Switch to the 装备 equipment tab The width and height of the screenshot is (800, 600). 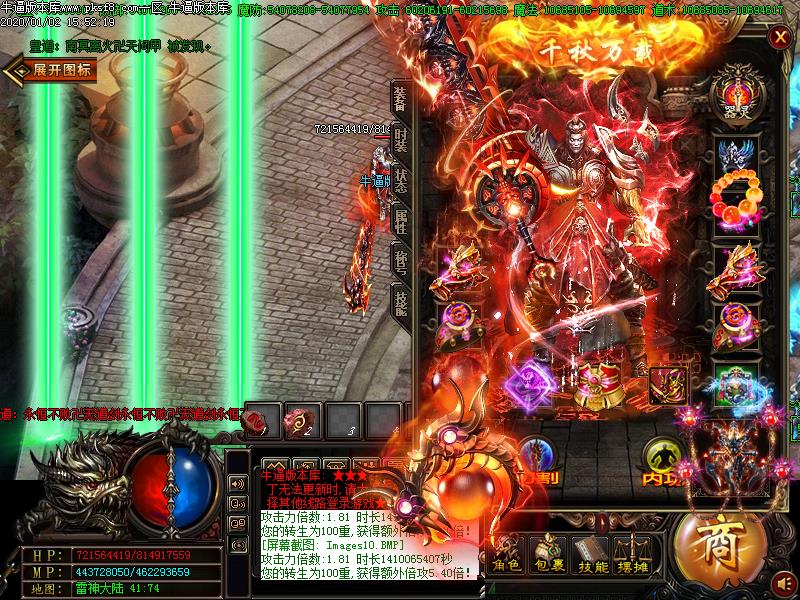[x=400, y=99]
